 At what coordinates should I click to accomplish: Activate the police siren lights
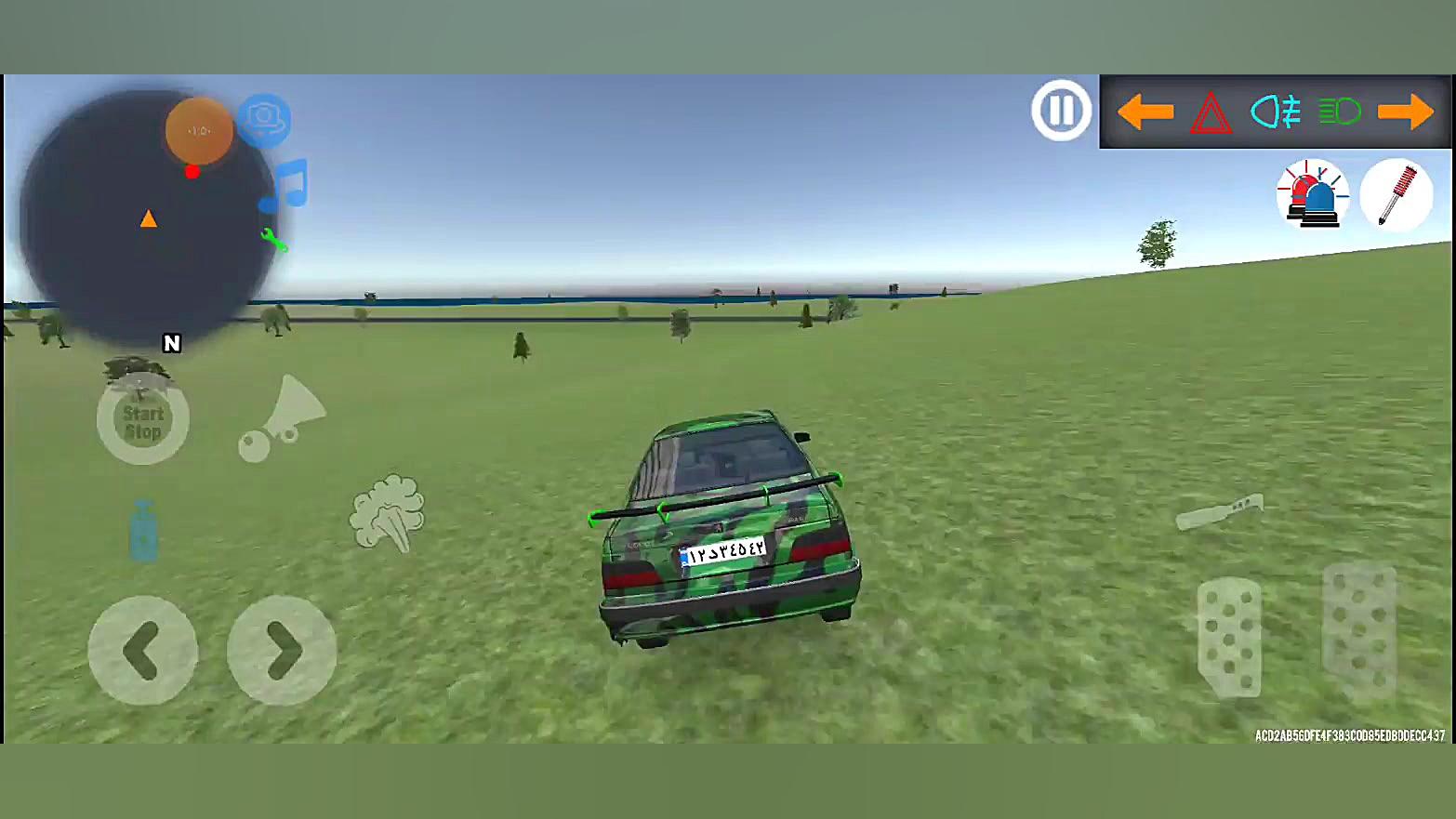(x=1312, y=194)
